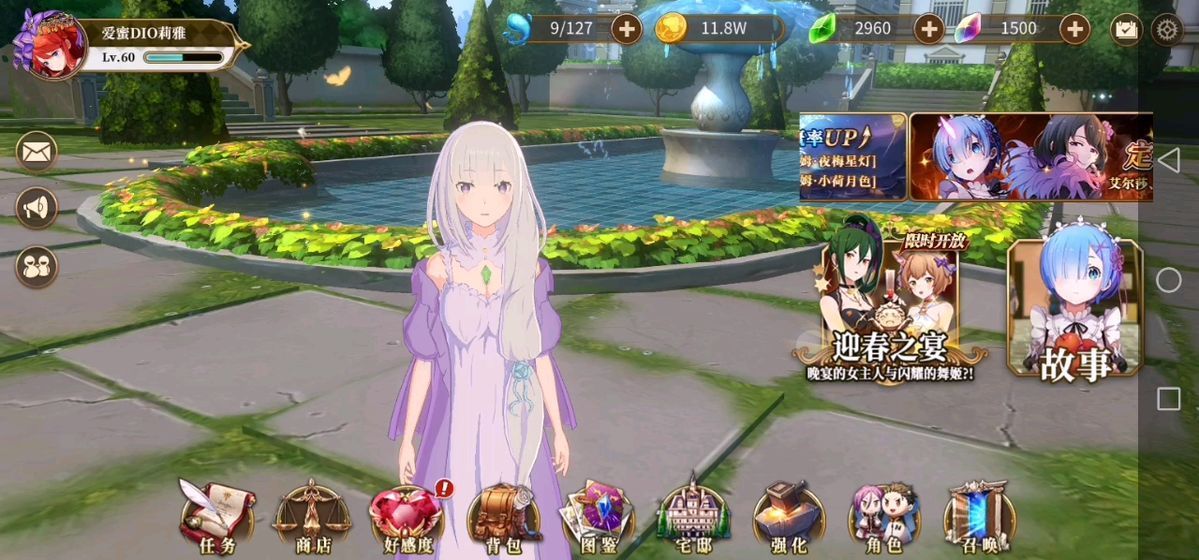
Task: Open the 好感度 affection screen
Action: 406,514
